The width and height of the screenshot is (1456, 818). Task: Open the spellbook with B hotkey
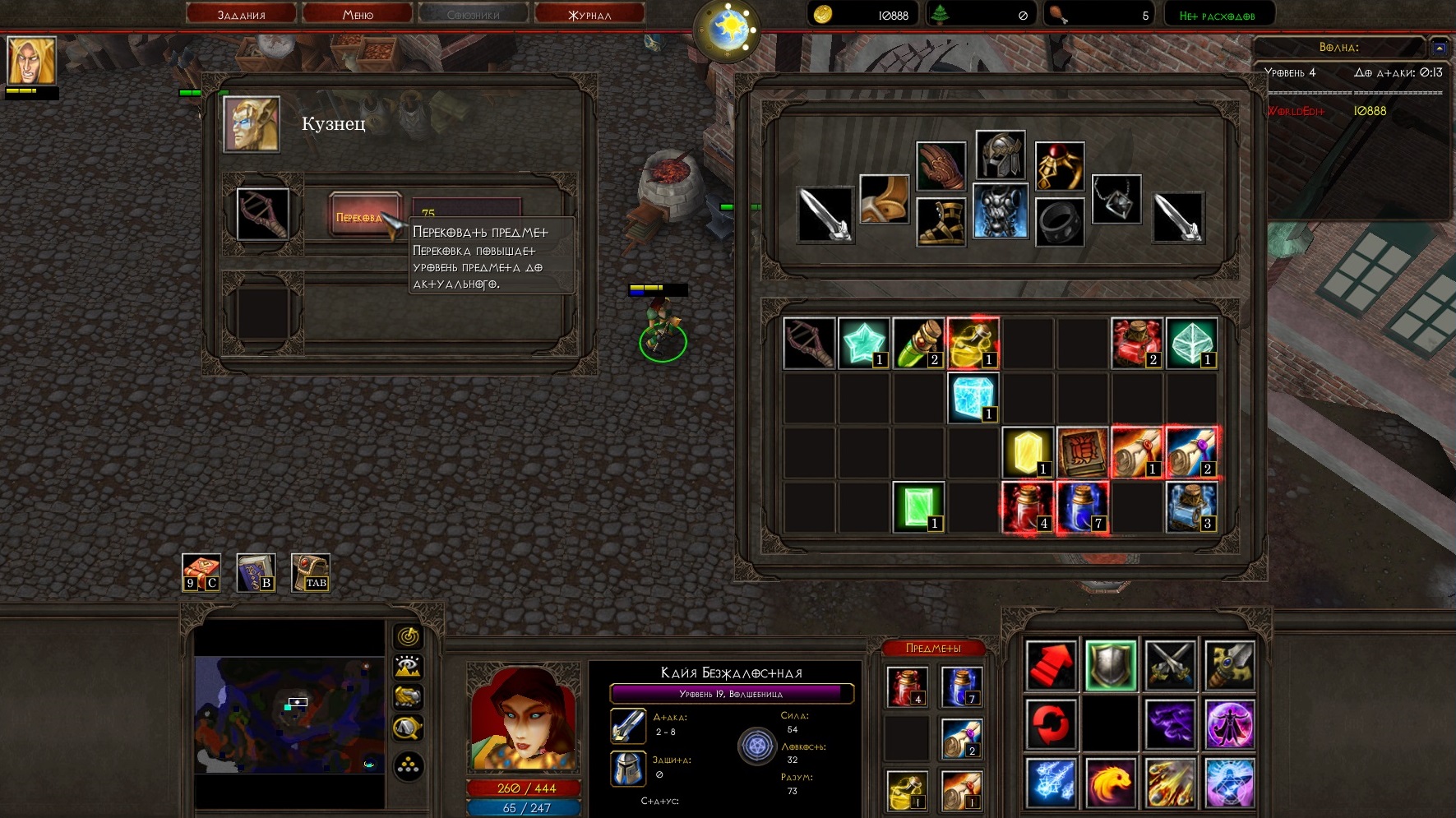point(256,572)
